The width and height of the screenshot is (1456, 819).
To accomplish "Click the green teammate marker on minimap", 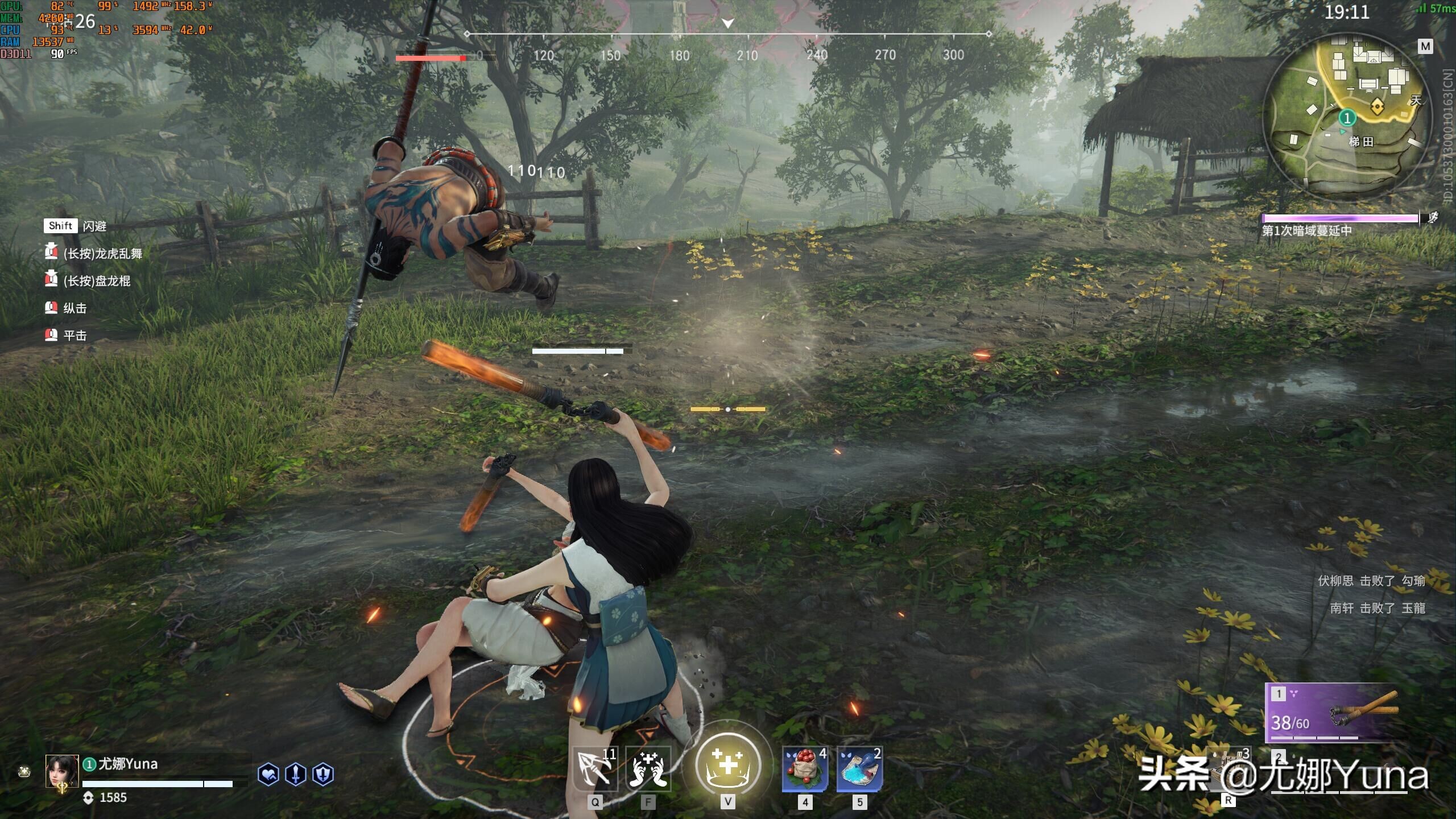I will tap(1347, 118).
